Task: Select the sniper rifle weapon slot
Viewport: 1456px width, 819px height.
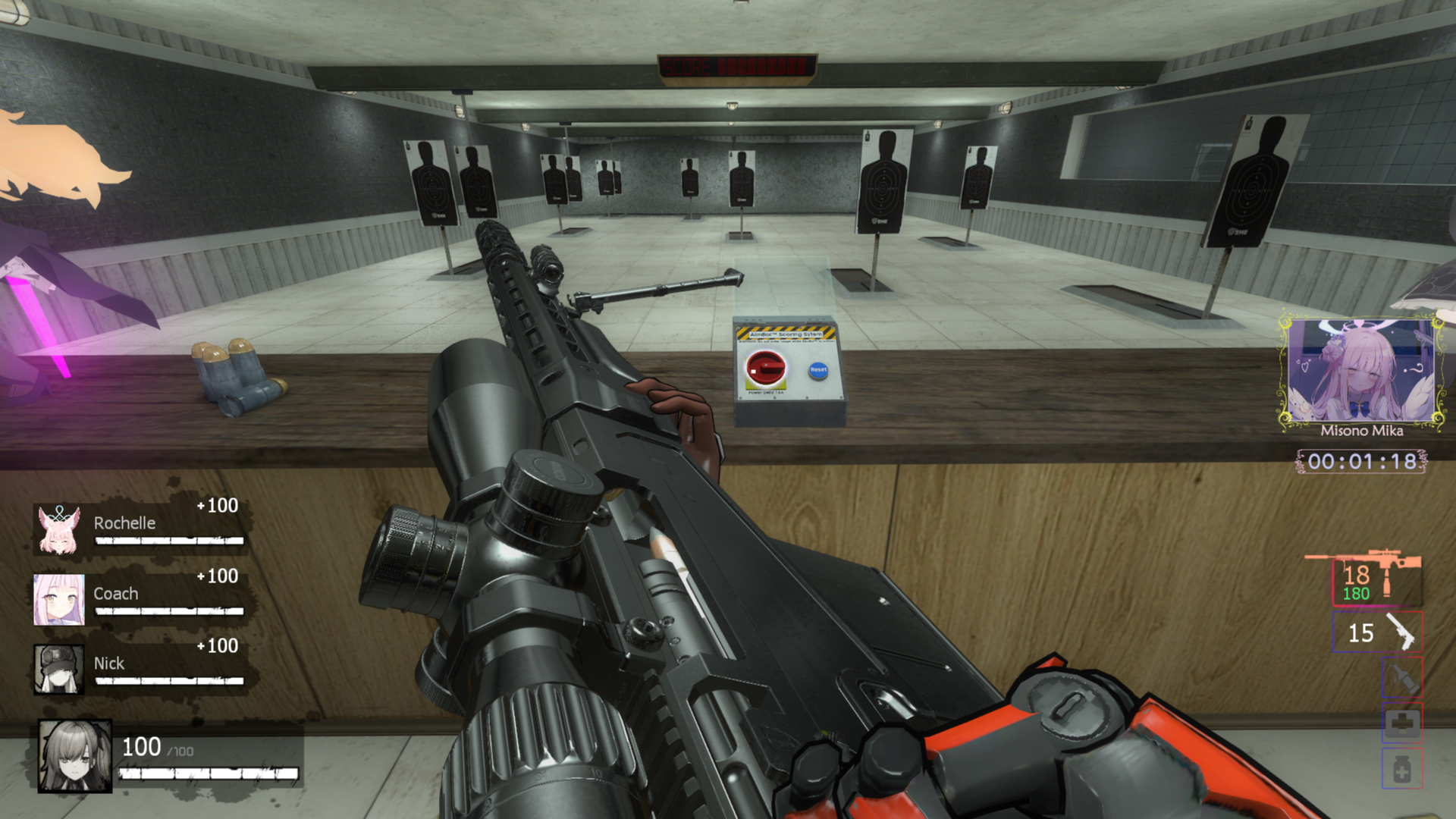Action: click(1377, 582)
